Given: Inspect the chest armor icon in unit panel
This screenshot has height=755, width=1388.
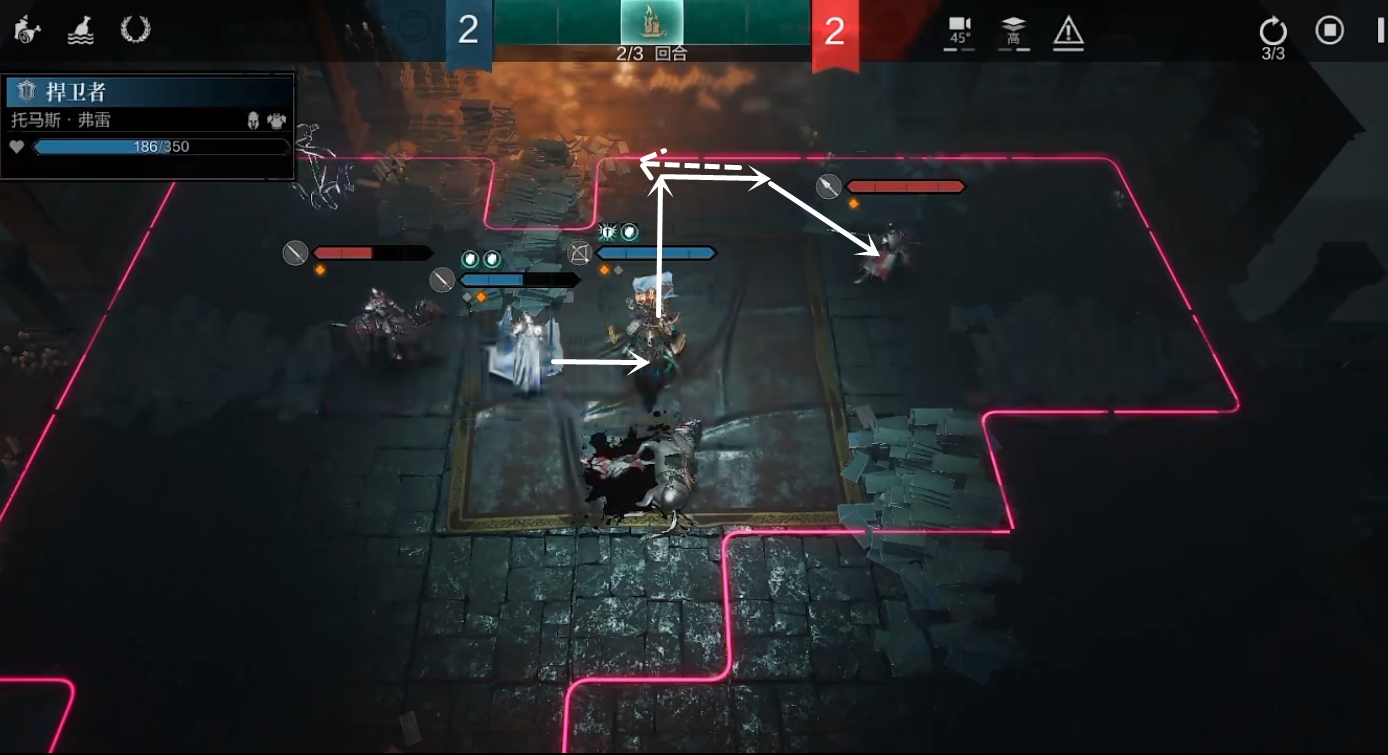Looking at the screenshot, I should tap(276, 120).
